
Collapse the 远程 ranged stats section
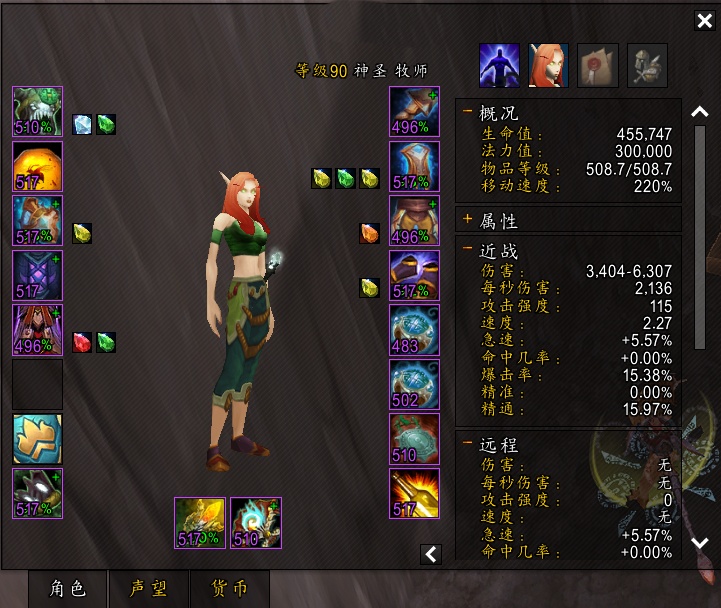click(468, 444)
